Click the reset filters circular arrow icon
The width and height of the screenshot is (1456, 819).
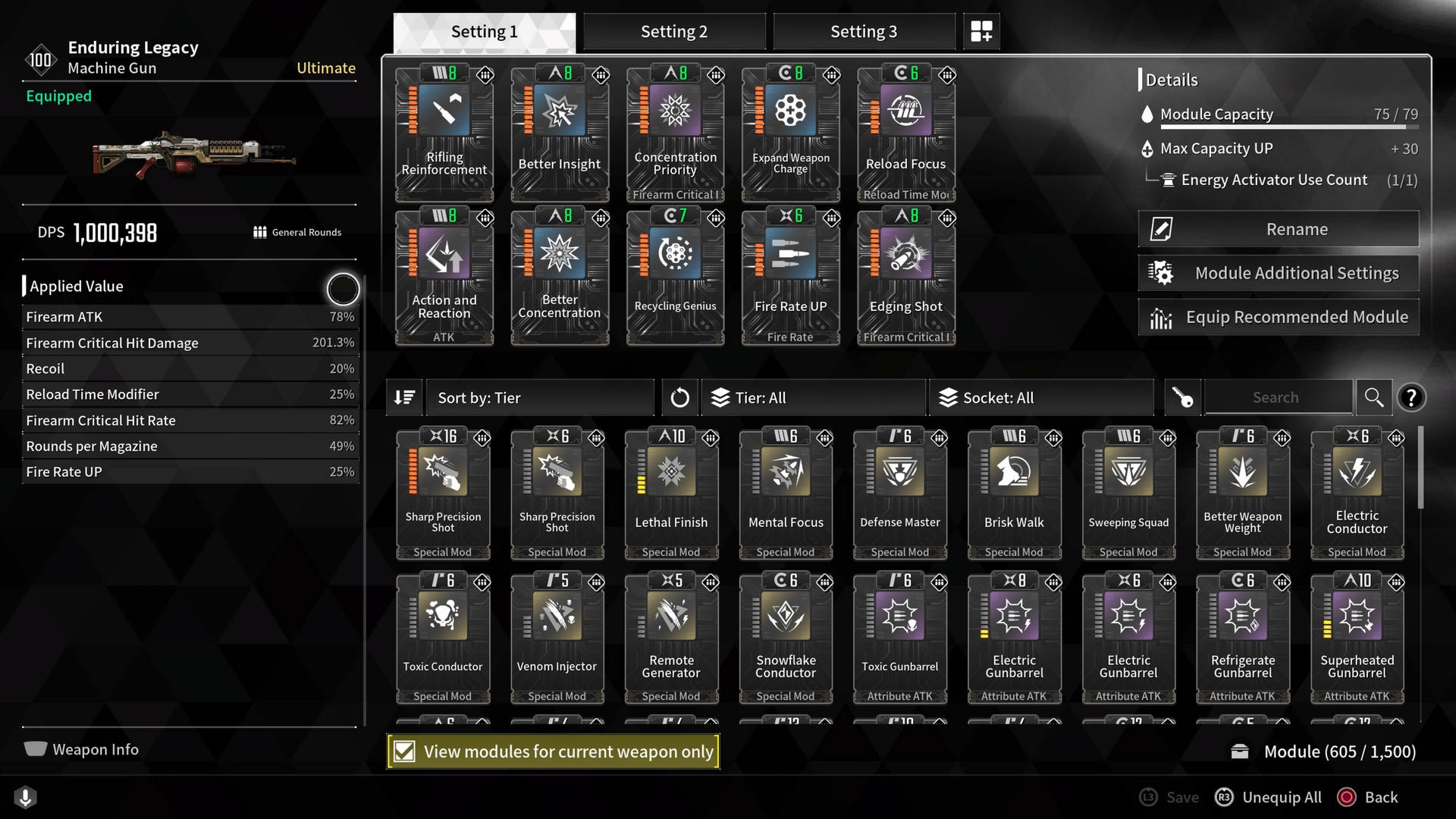[x=679, y=397]
